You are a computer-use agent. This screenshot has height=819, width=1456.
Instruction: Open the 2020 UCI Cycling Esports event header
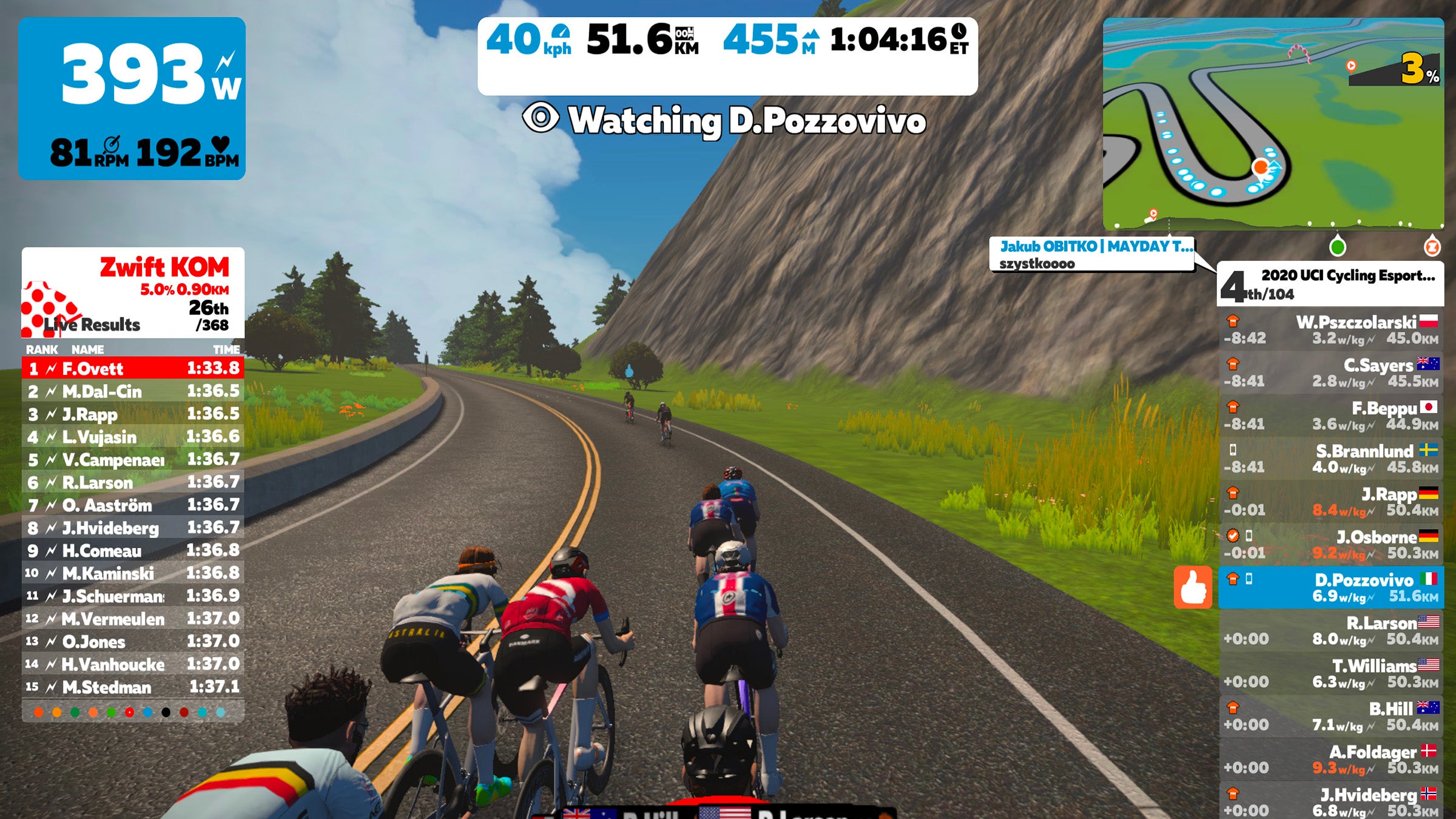tap(1331, 284)
